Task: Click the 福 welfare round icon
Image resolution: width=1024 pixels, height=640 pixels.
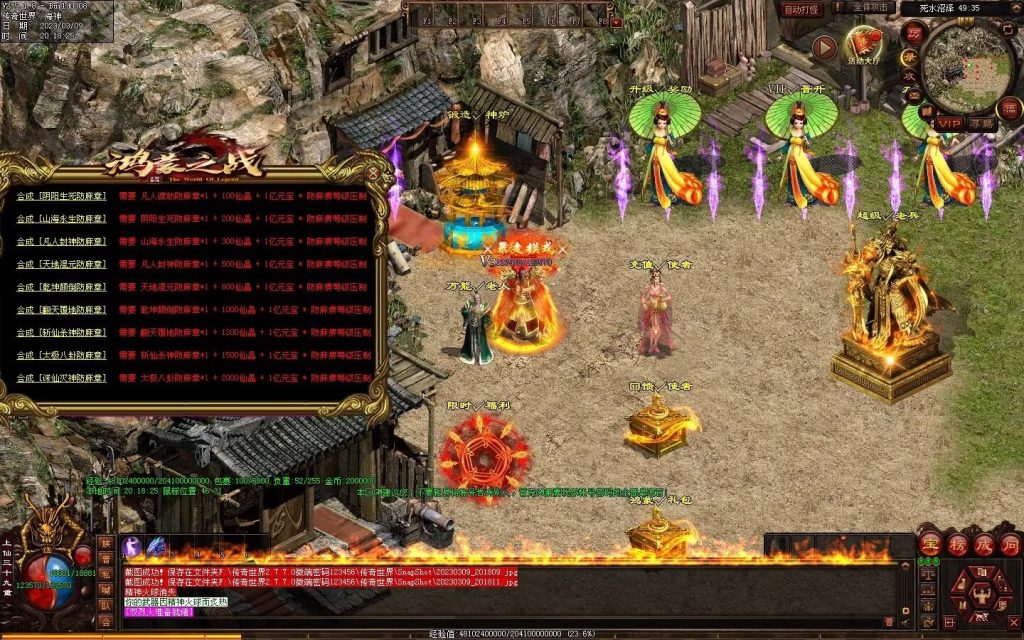Action: [x=1010, y=108]
